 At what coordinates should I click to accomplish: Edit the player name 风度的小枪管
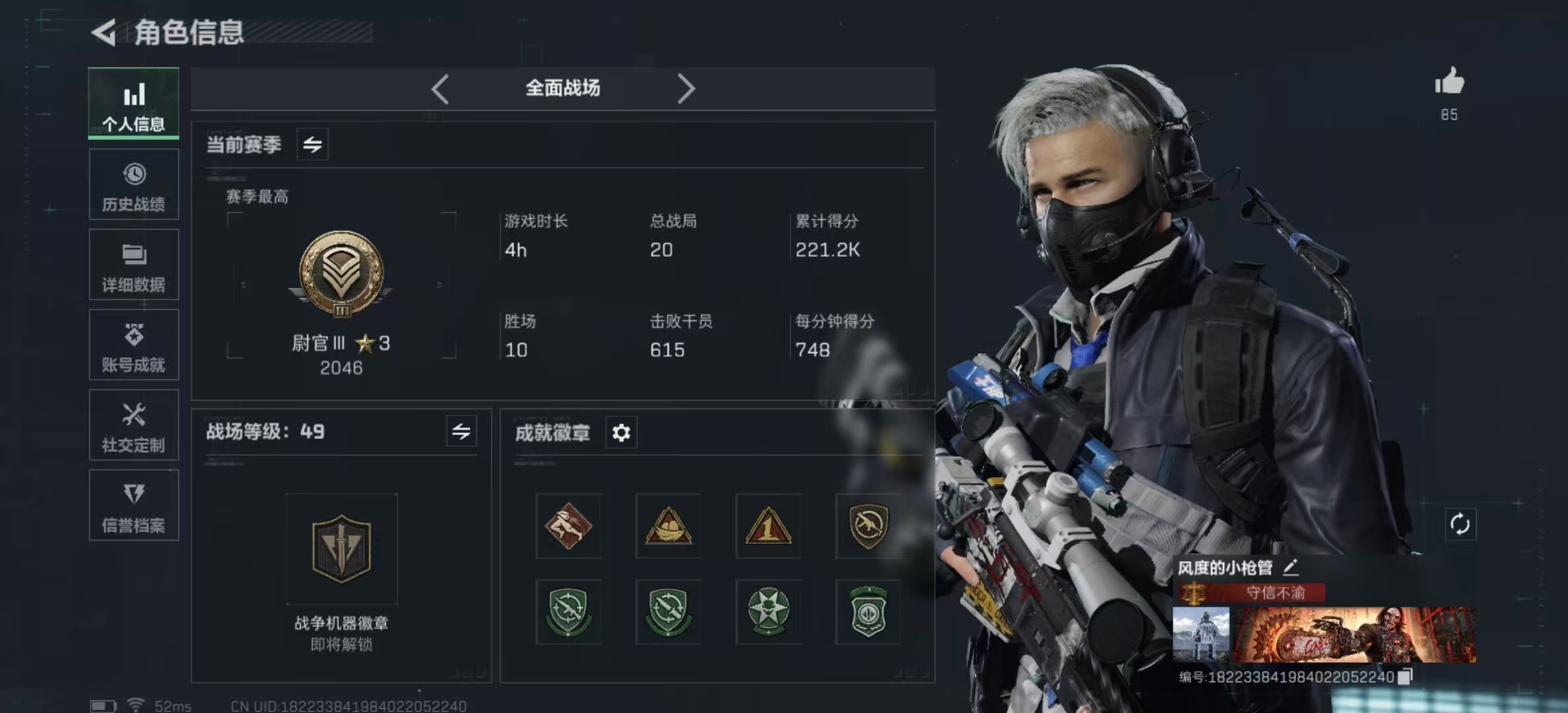click(x=1291, y=567)
